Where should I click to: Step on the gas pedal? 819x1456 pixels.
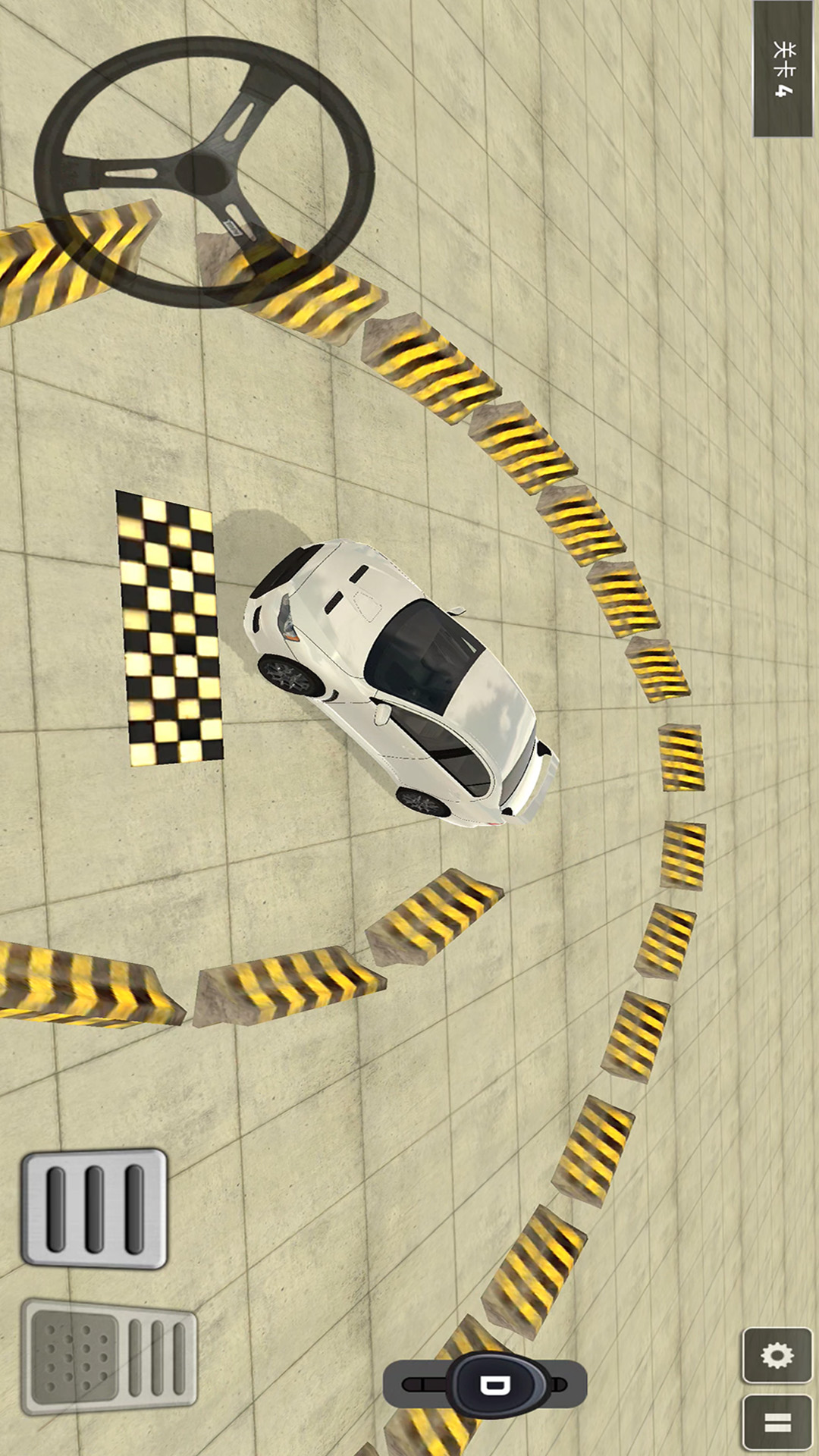coord(94,1208)
